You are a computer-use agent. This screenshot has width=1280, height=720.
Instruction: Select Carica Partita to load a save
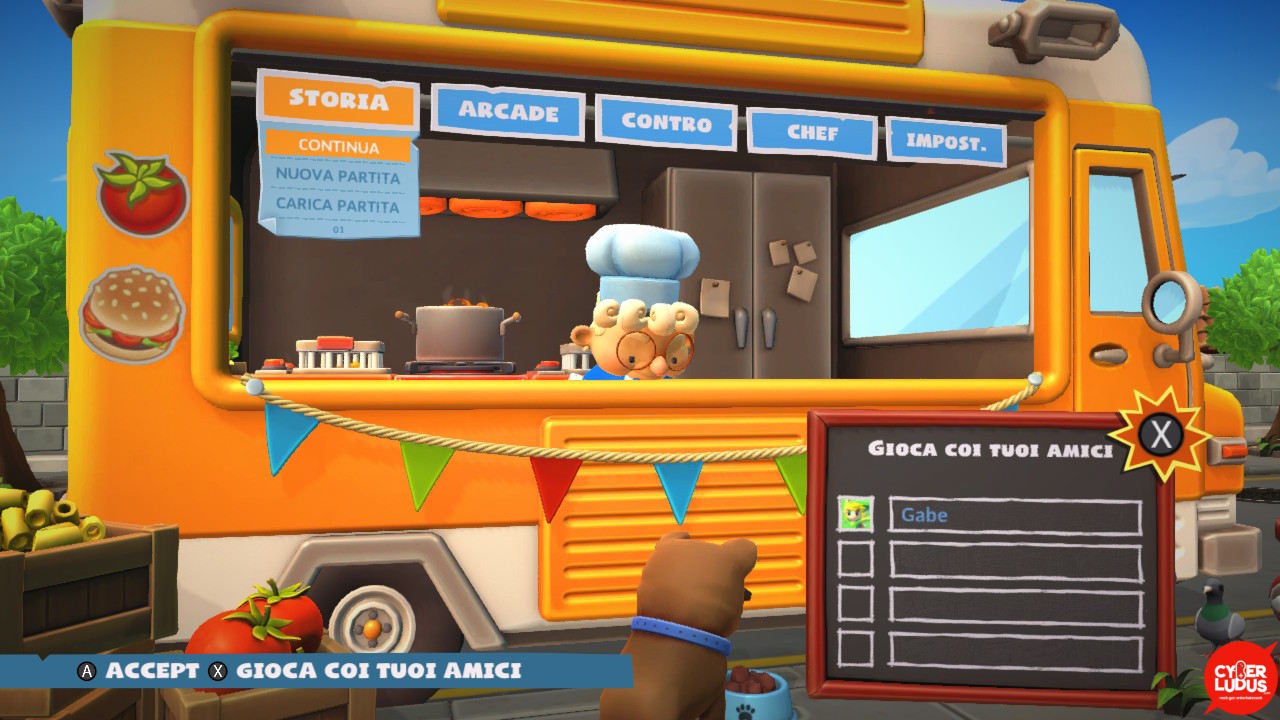point(338,206)
